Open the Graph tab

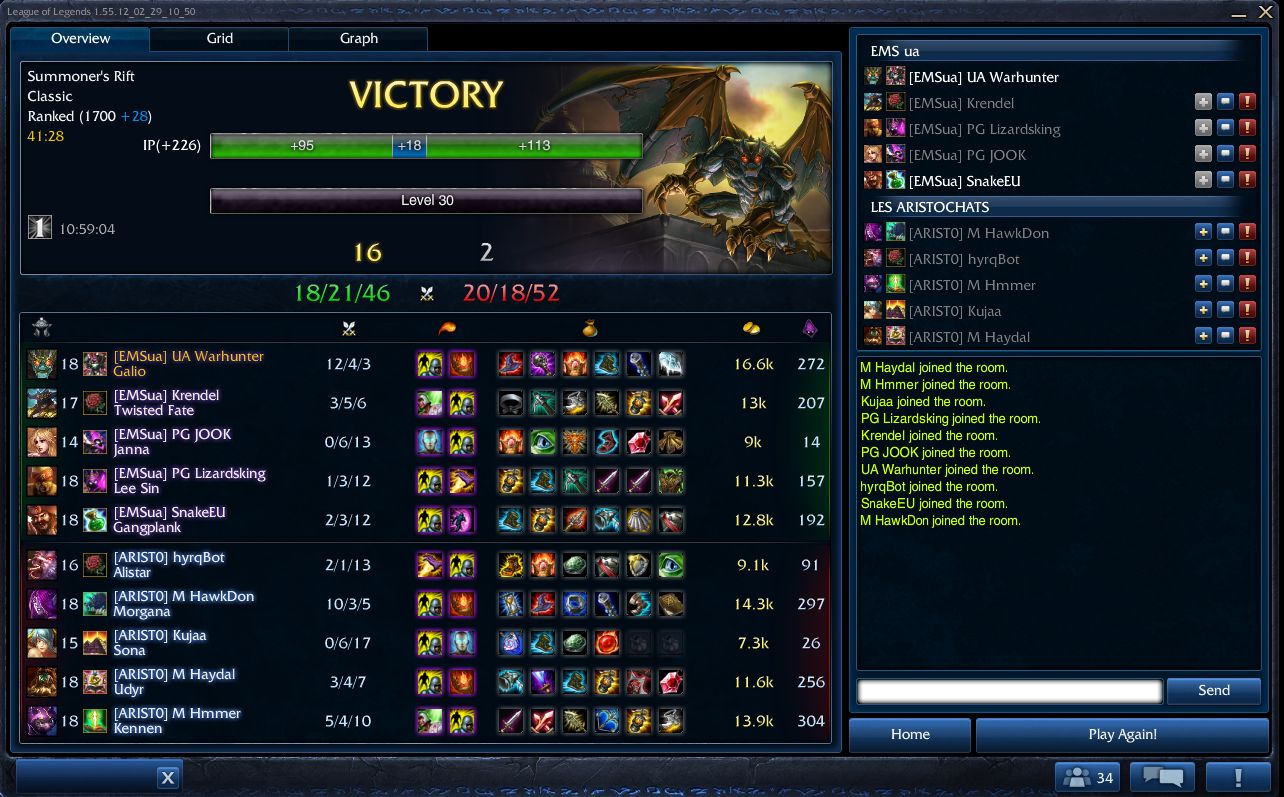click(x=358, y=38)
